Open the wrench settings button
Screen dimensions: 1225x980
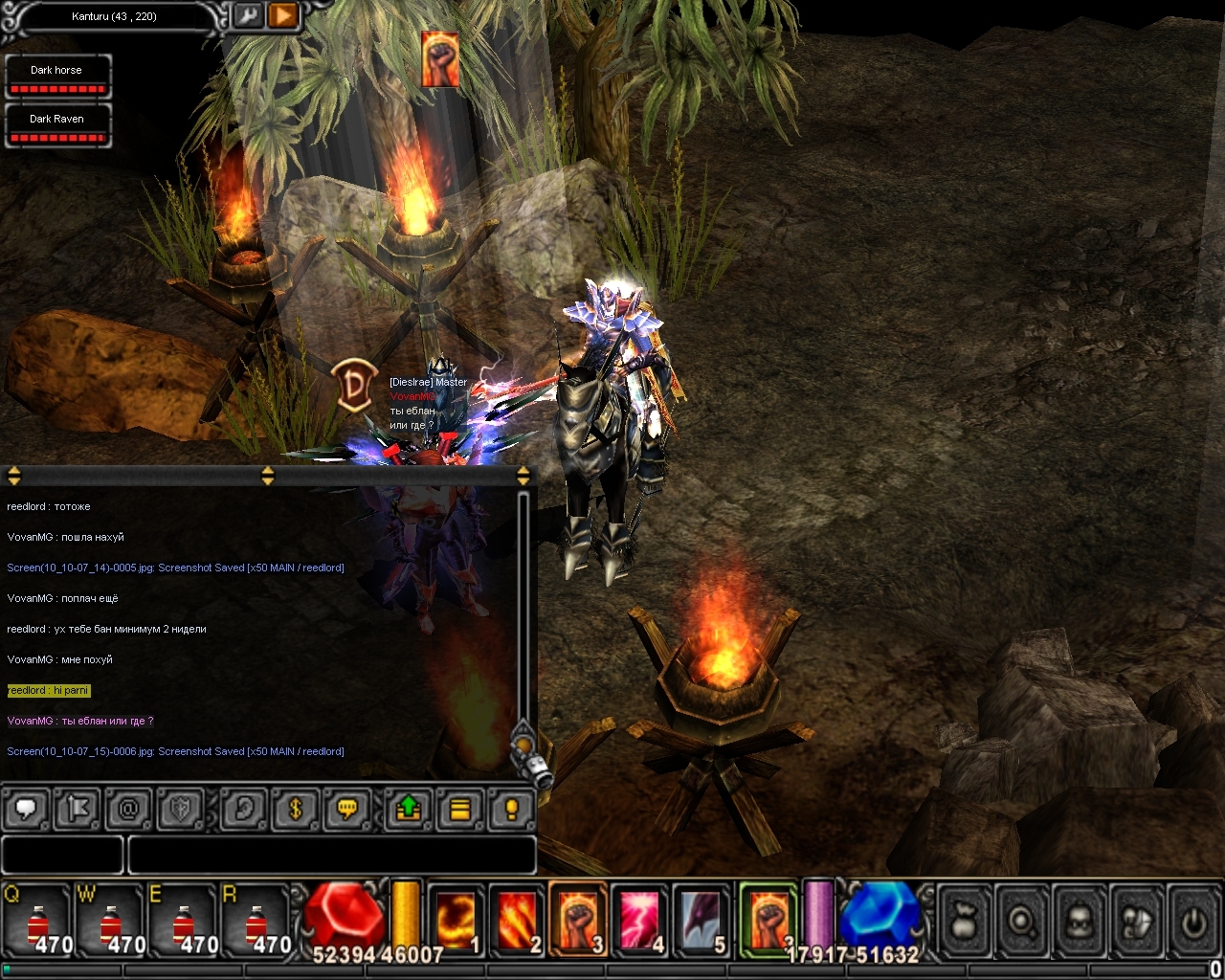pos(247,16)
